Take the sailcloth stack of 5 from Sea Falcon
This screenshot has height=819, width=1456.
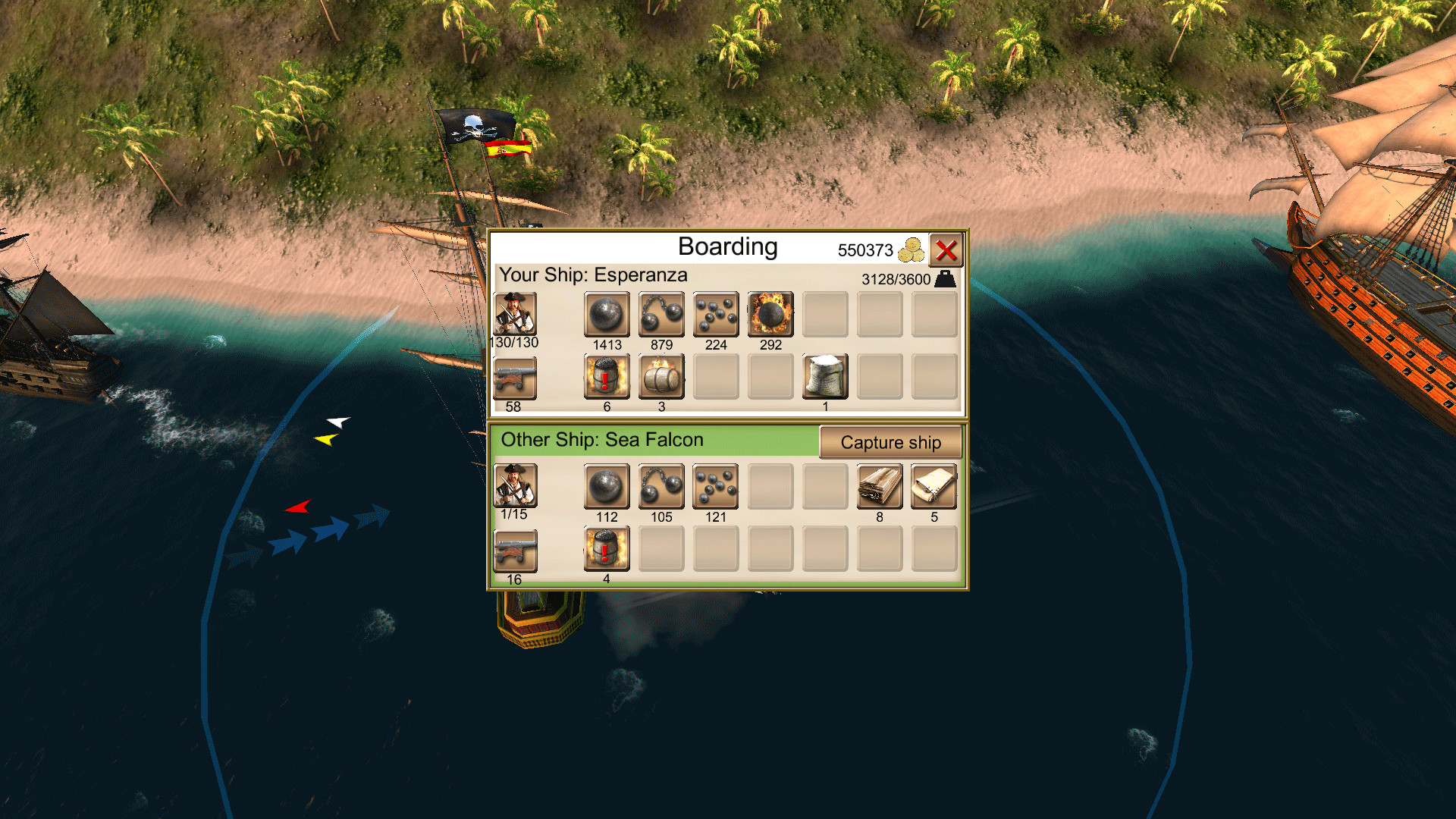[934, 486]
